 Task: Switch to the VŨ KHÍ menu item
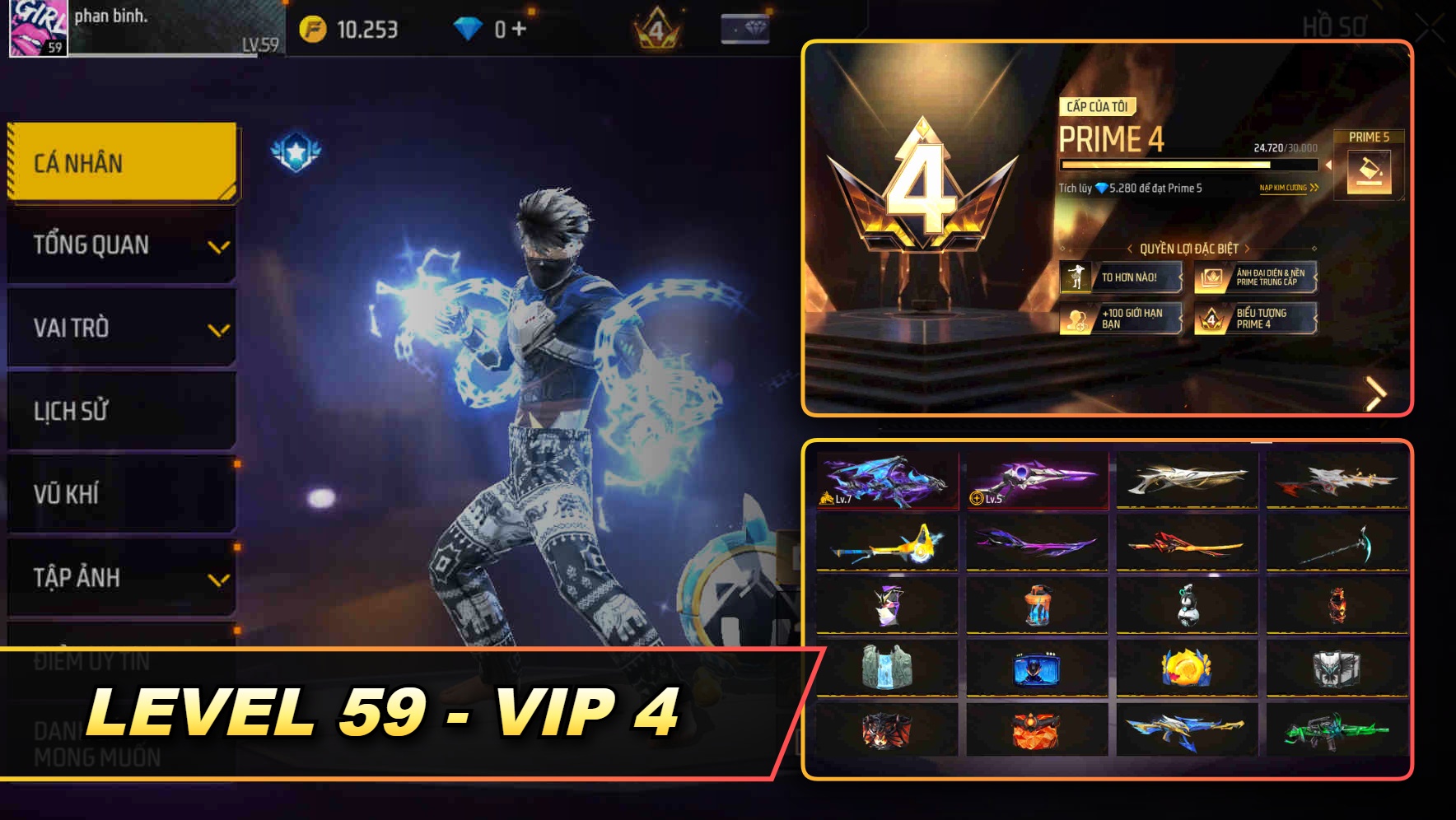(x=120, y=495)
